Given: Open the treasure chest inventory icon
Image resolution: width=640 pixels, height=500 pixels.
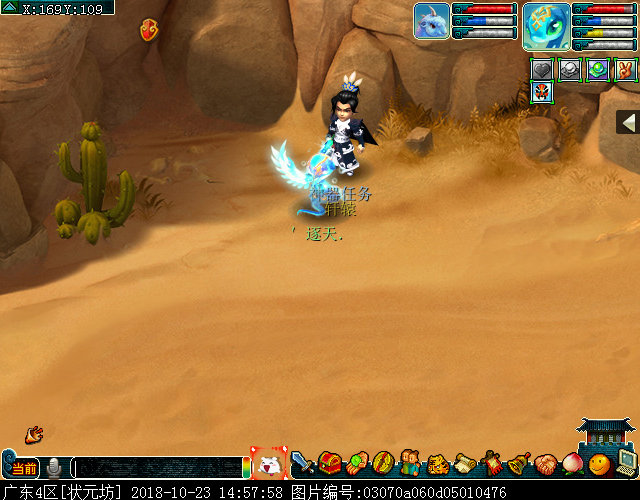Looking at the screenshot, I should 330,464.
